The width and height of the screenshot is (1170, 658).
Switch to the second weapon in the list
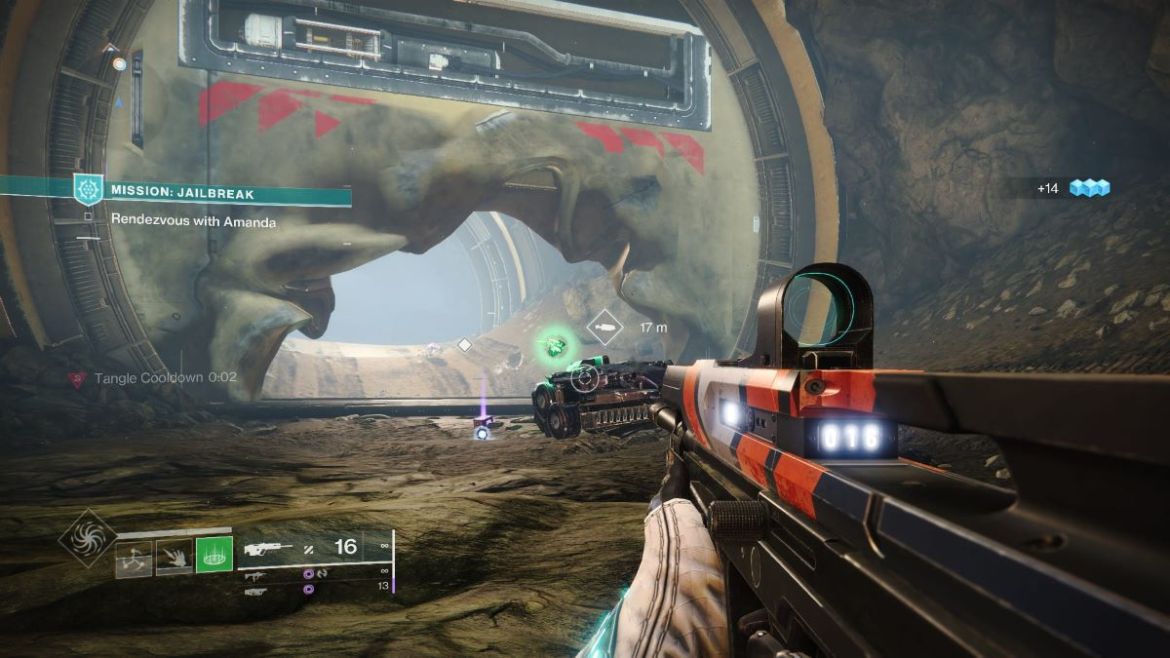point(257,575)
